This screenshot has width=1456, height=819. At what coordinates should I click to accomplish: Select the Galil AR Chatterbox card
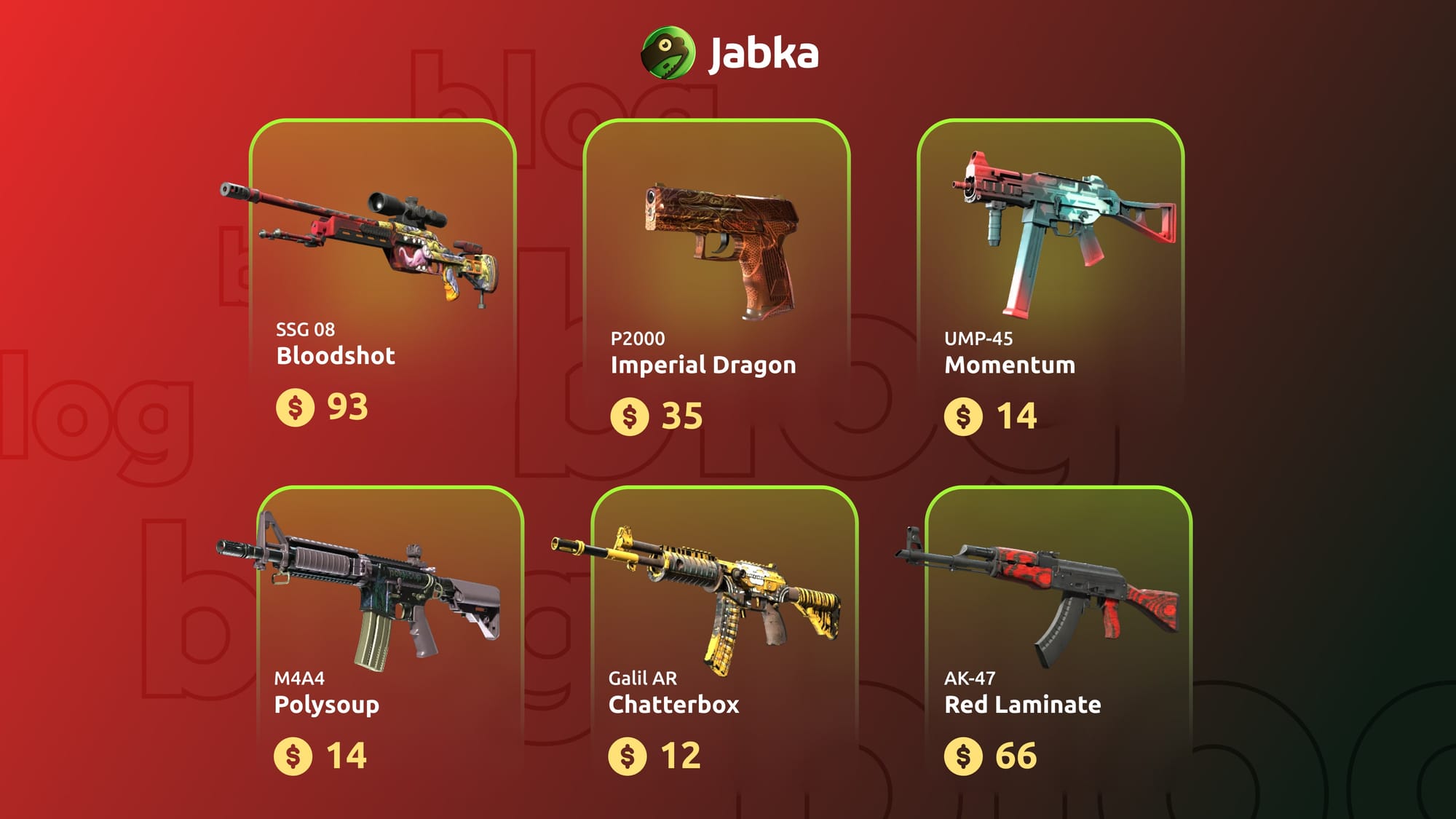pyautogui.click(x=724, y=641)
